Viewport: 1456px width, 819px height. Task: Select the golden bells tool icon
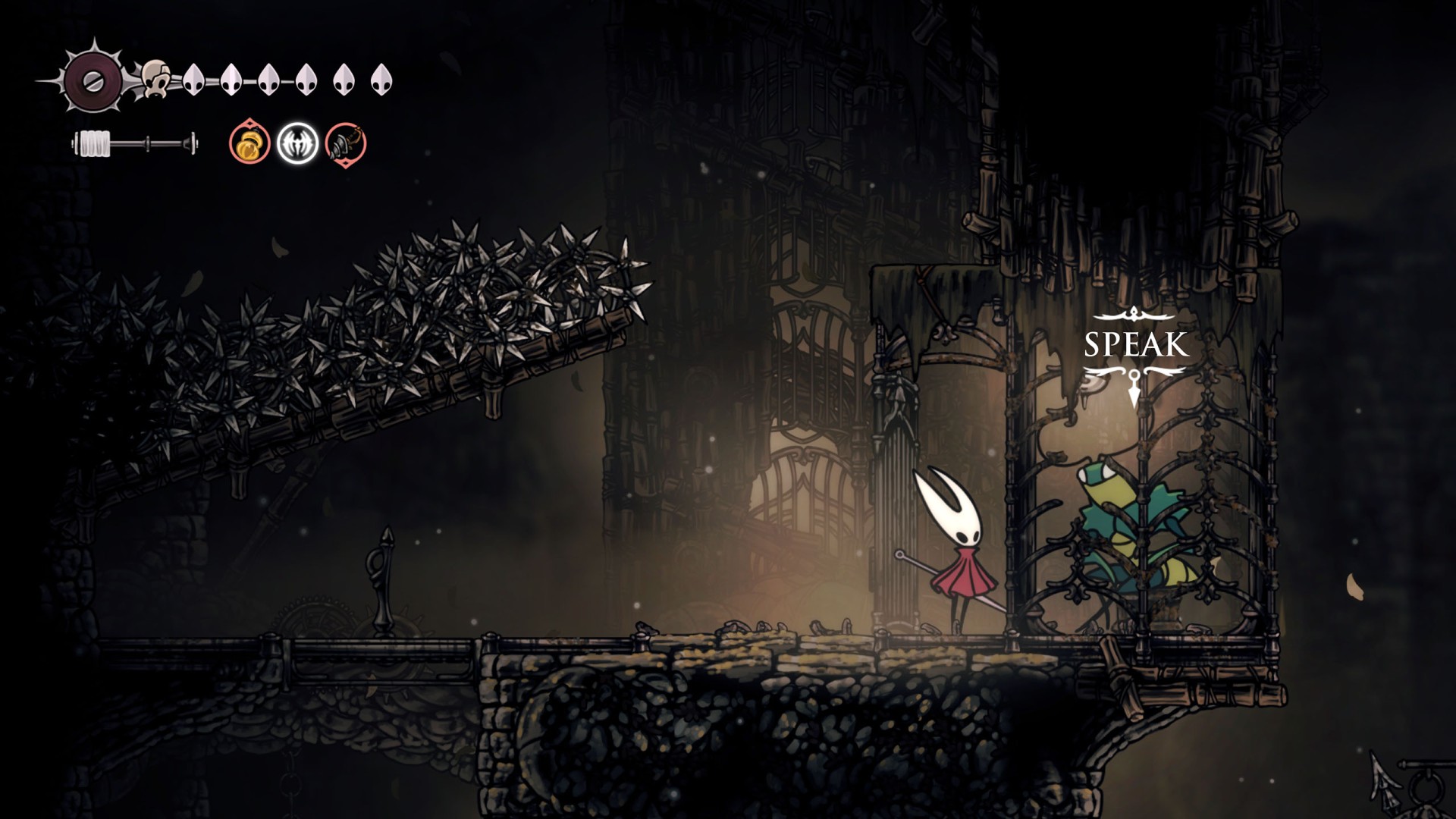point(249,143)
